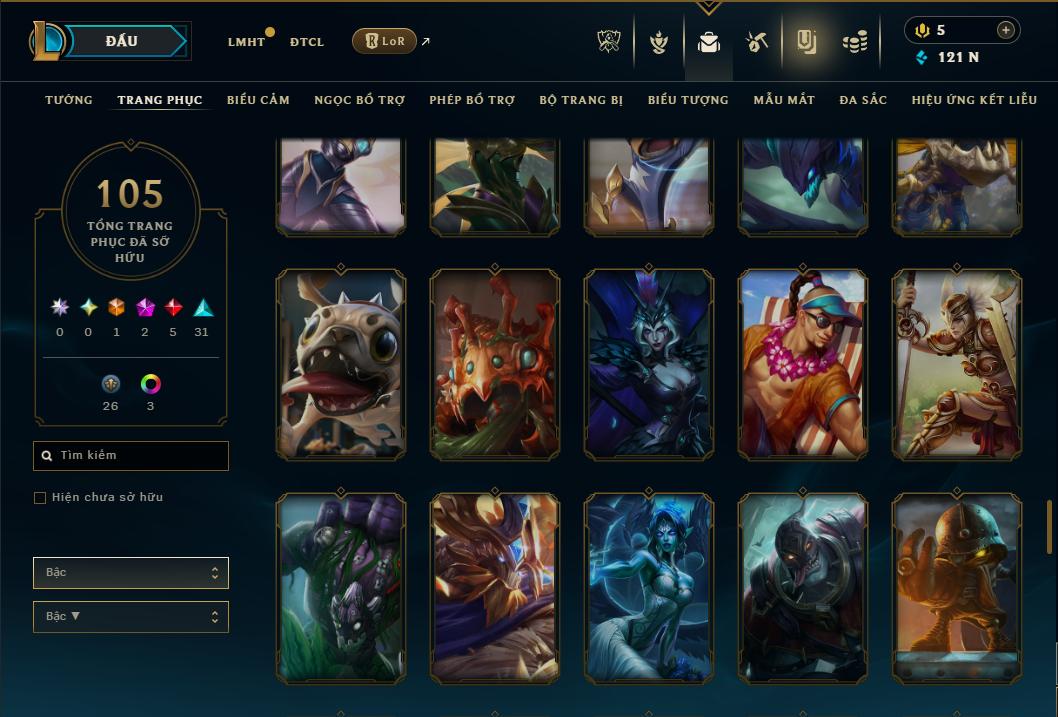The width and height of the screenshot is (1058, 717).
Task: Choose the pool party lei skin card
Action: tap(803, 364)
